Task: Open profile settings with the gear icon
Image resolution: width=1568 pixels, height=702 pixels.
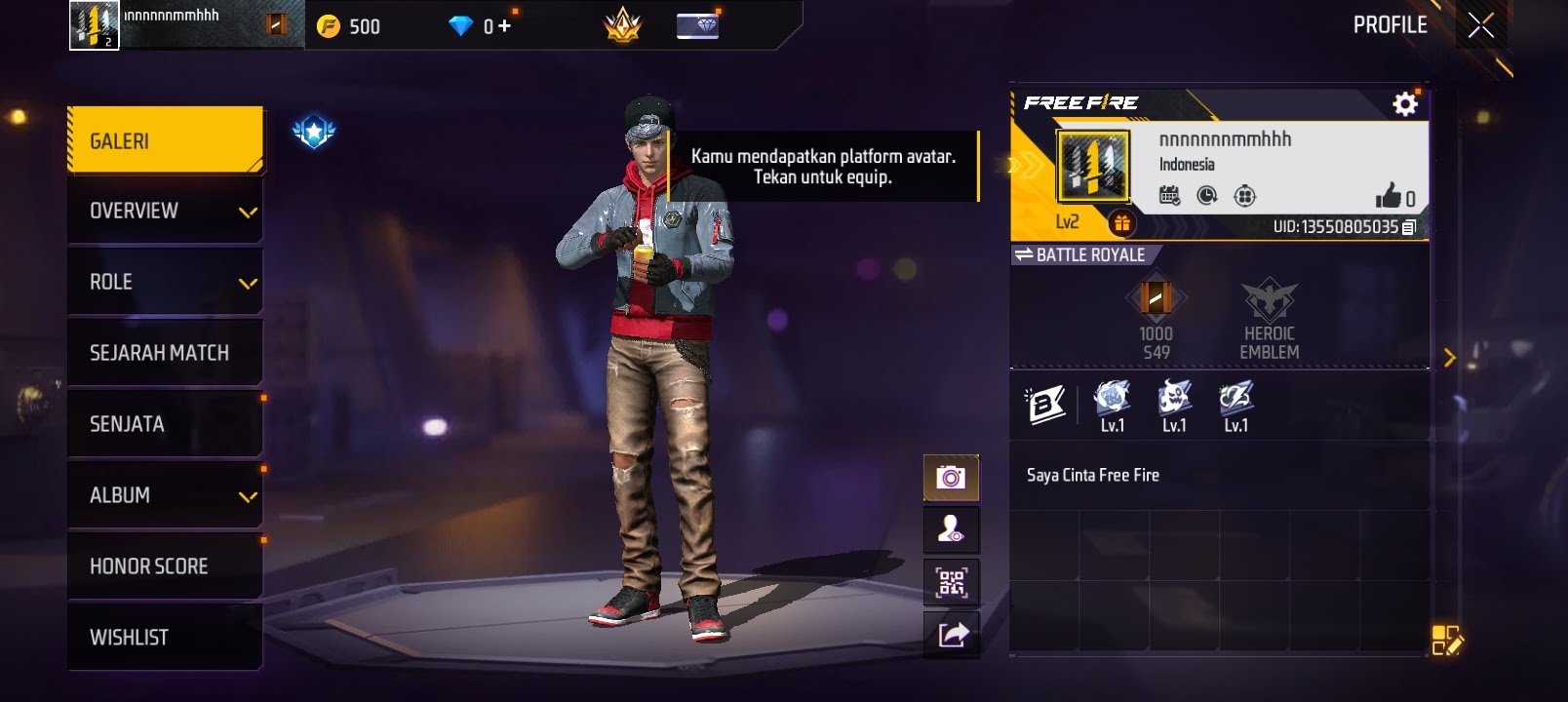Action: point(1403,102)
